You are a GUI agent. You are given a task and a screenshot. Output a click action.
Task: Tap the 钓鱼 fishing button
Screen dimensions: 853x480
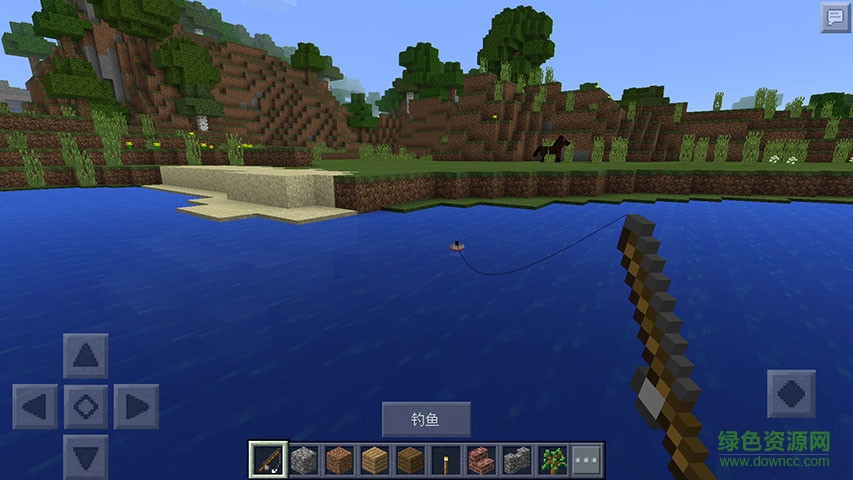[426, 419]
